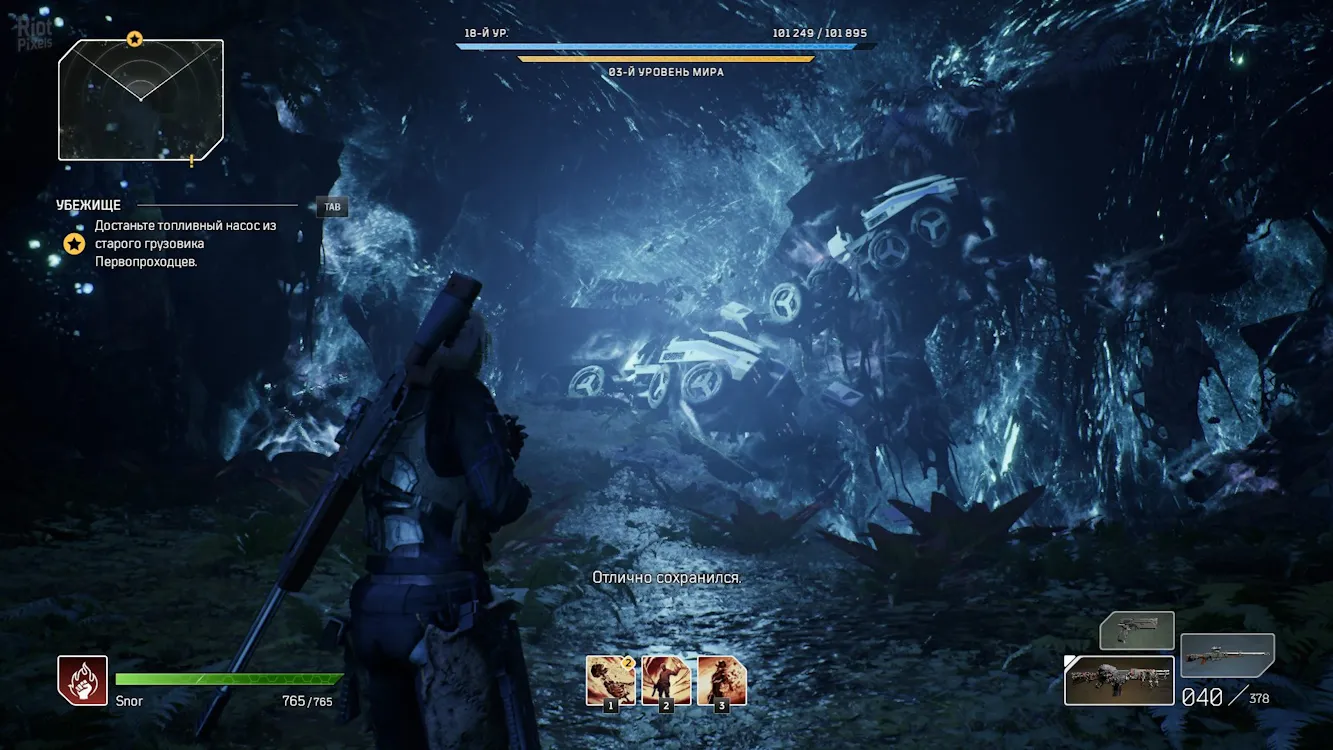Activate the first skill in slot 1
The height and width of the screenshot is (750, 1333).
pyautogui.click(x=610, y=680)
